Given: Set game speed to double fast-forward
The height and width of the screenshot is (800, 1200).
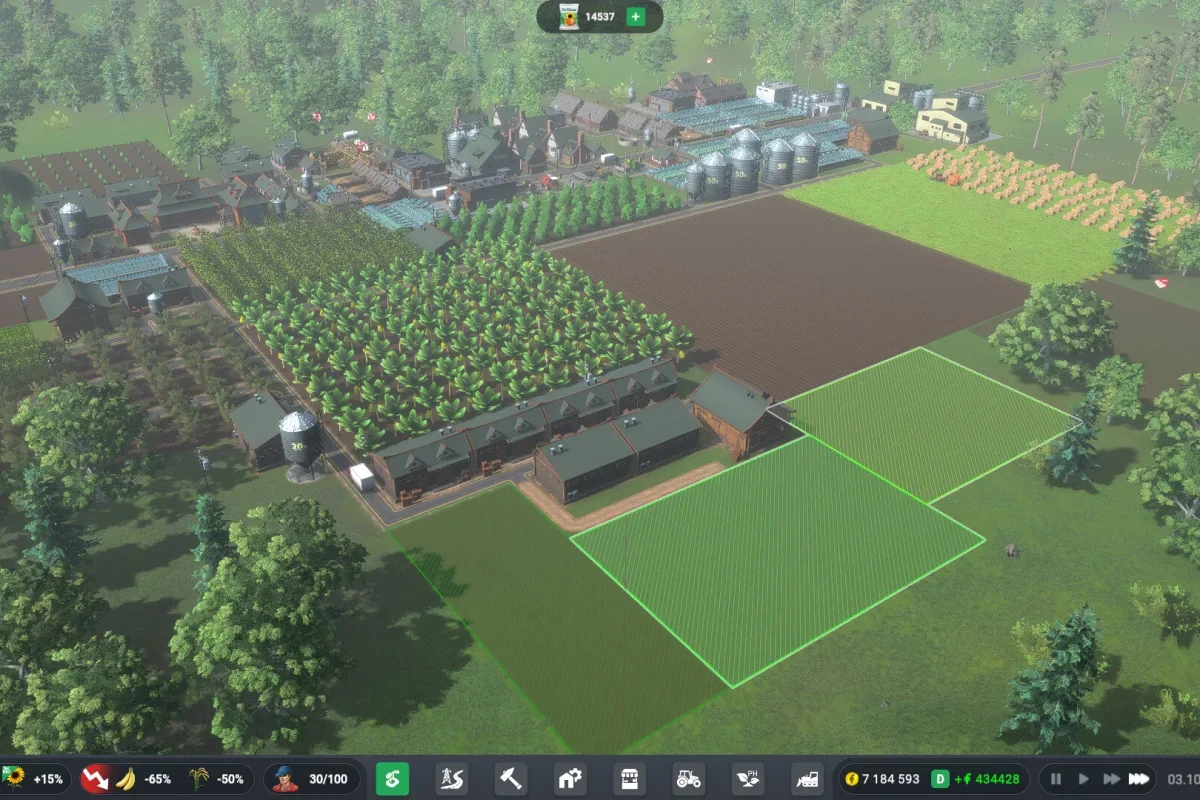Looking at the screenshot, I should pos(1110,779).
